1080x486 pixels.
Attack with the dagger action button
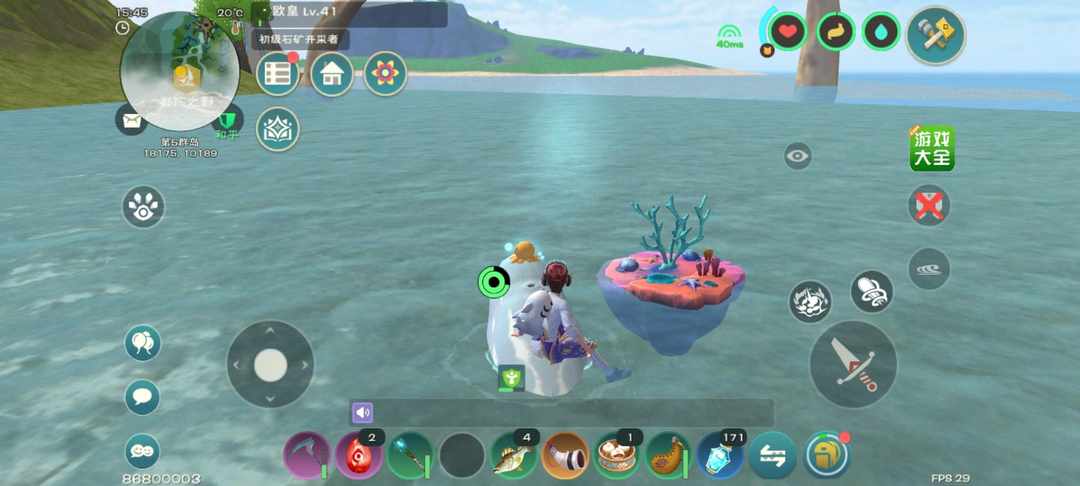coord(853,364)
